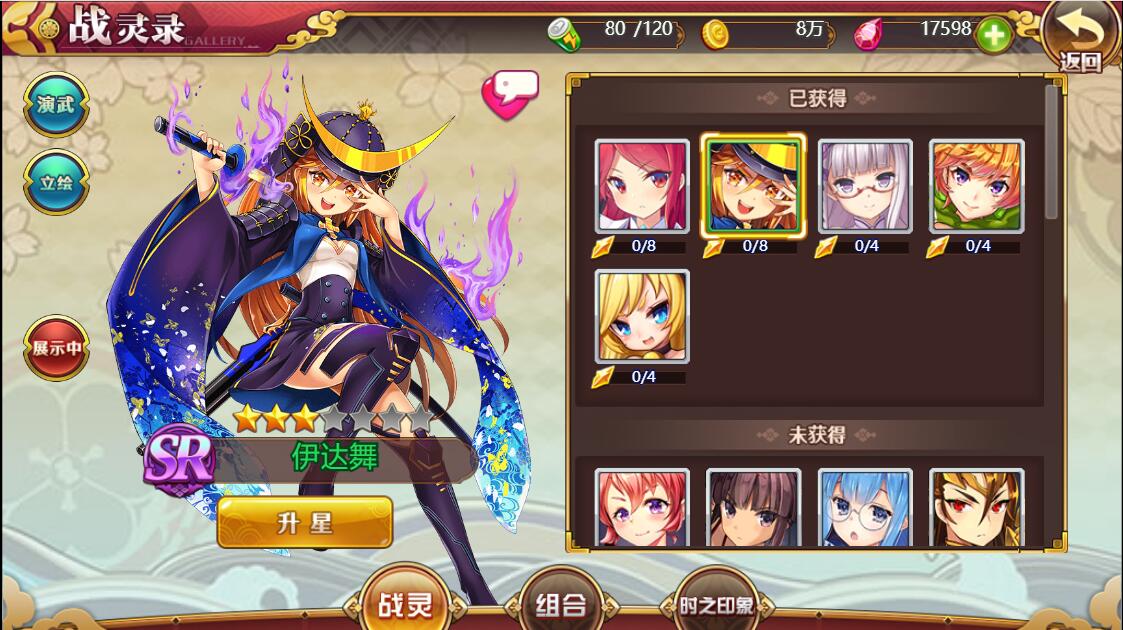This screenshot has height=630, width=1123.
Task: Select the unobtained golden-helmet red-eyed portrait
Action: click(x=976, y=508)
